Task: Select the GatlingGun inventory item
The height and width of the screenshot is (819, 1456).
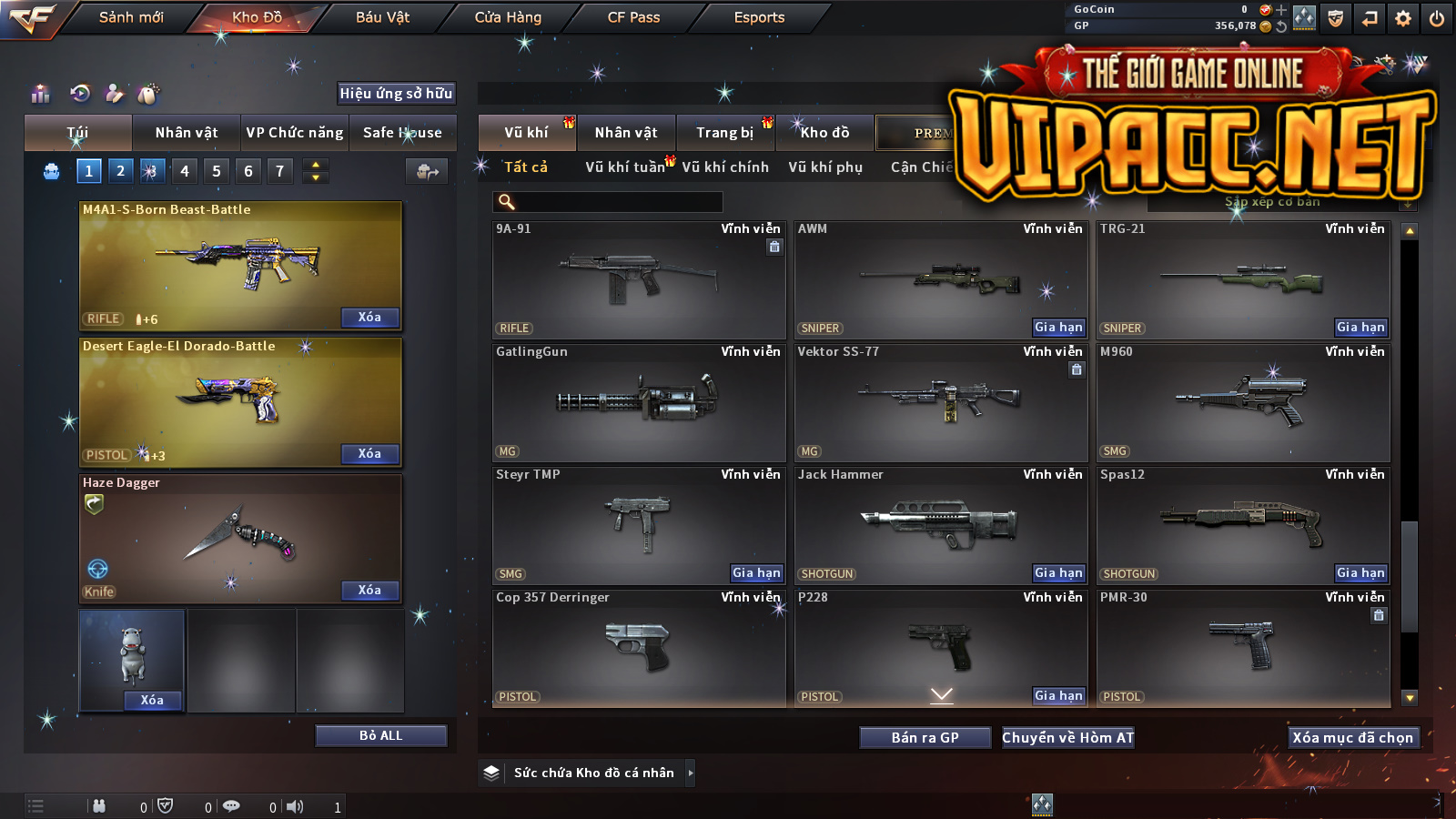Action: click(x=639, y=402)
